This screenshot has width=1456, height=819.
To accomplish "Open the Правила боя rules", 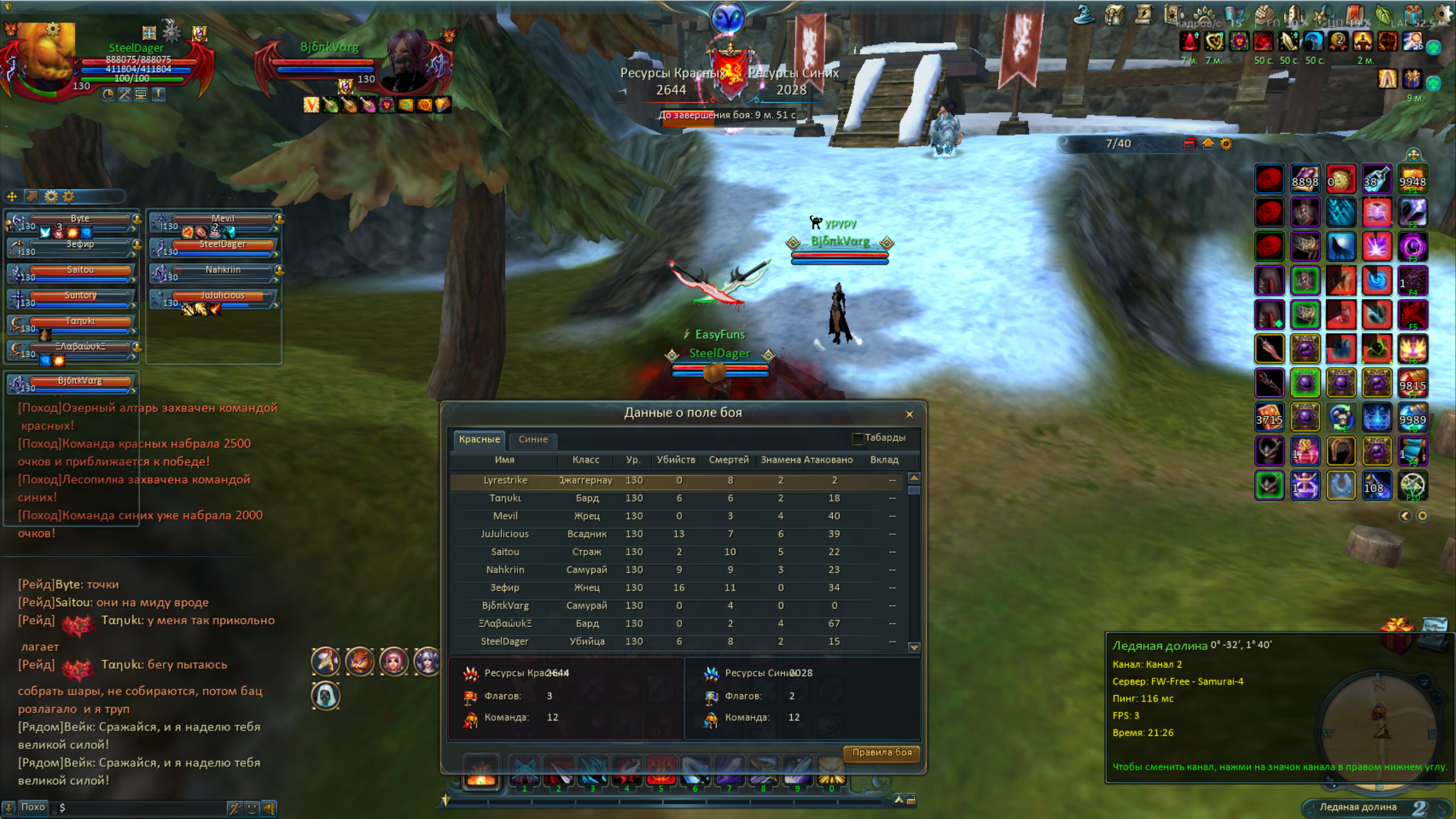I will coord(882,752).
